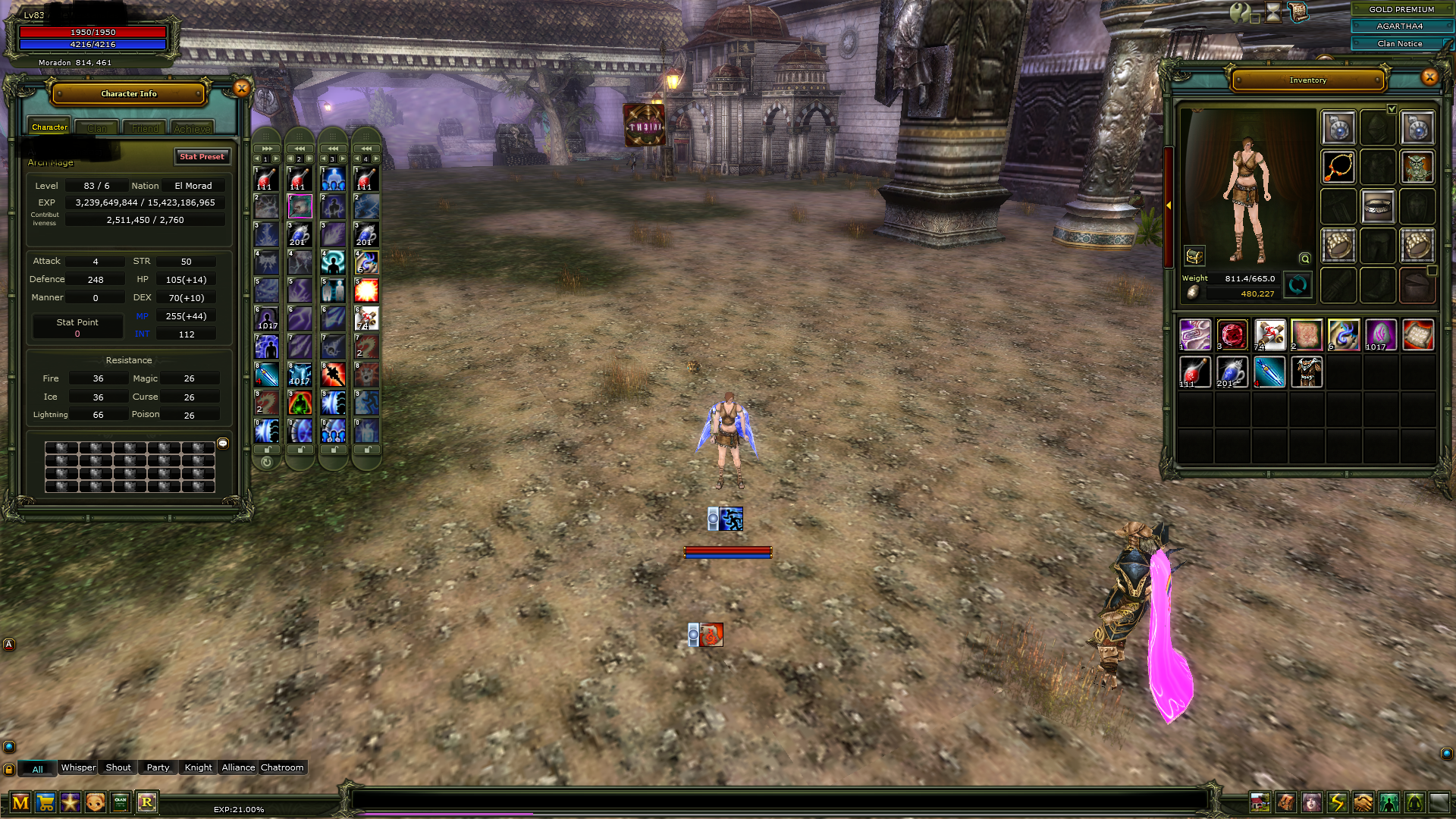This screenshot has height=819, width=1456.
Task: Open the GOLD PREMIUM button
Action: (1401, 9)
